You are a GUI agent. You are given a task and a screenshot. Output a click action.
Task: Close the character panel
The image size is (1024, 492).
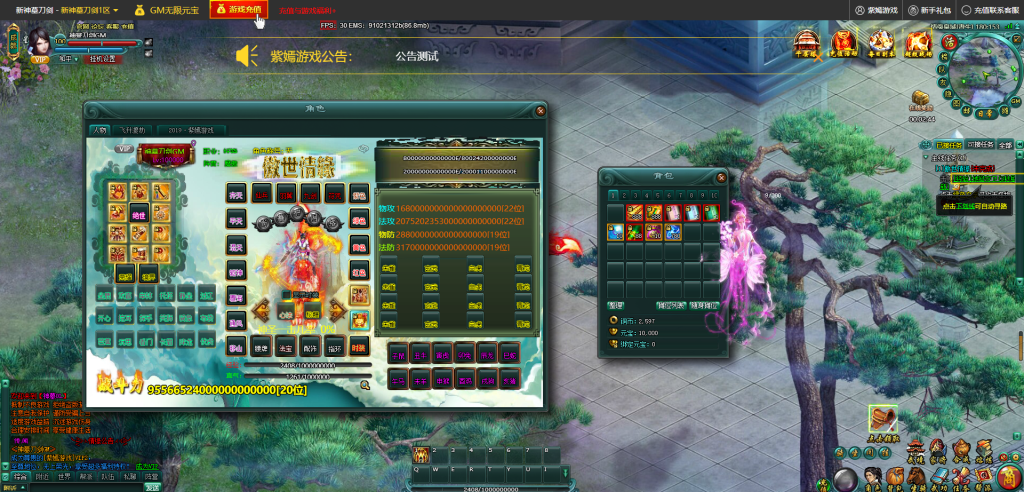tap(540, 109)
